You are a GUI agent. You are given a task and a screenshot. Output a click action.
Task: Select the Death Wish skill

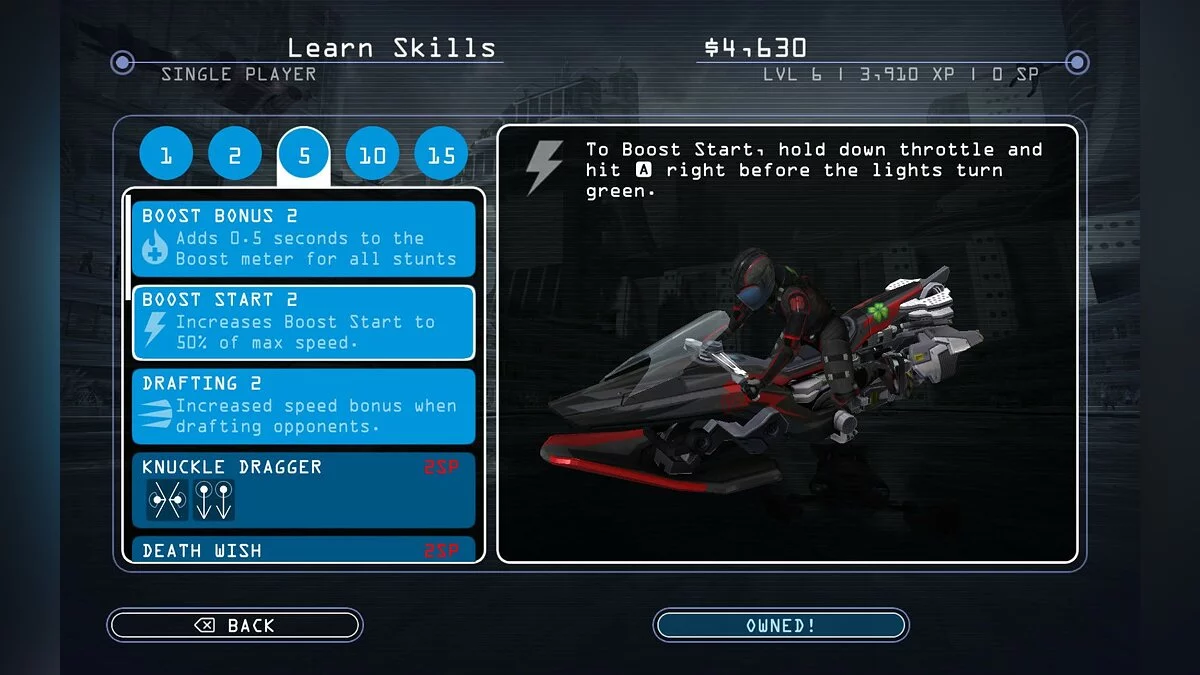click(x=304, y=550)
